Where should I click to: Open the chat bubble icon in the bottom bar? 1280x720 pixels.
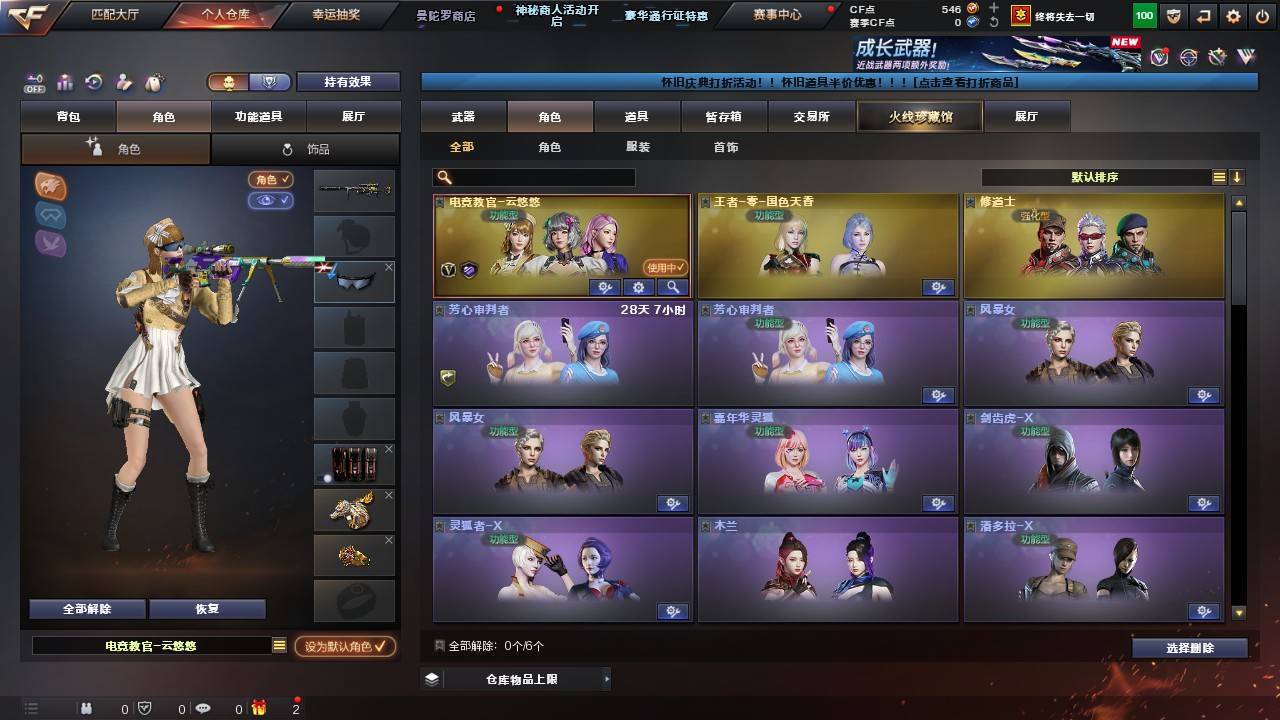coord(204,709)
